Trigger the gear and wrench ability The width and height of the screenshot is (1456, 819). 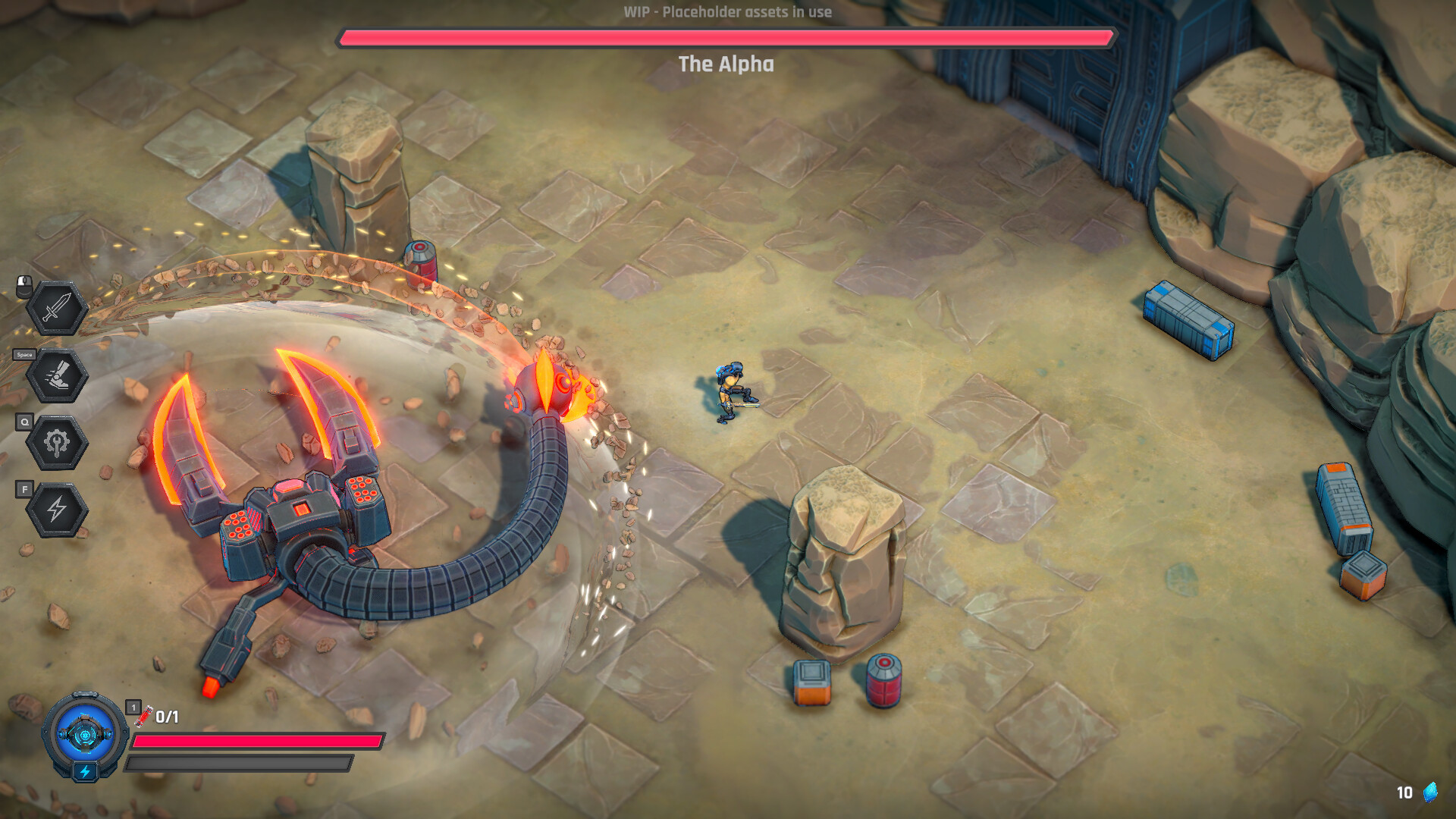point(57,442)
